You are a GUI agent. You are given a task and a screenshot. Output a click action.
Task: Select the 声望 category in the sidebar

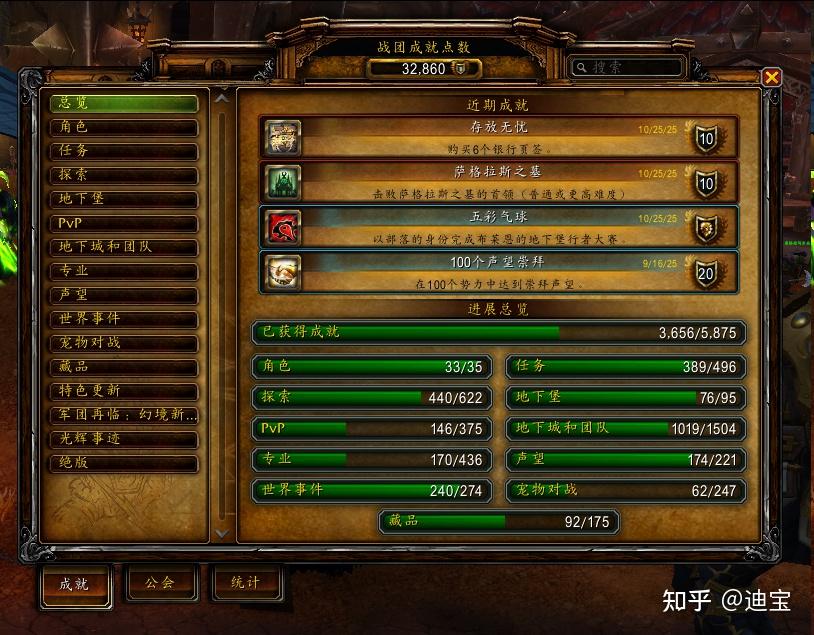coord(124,295)
